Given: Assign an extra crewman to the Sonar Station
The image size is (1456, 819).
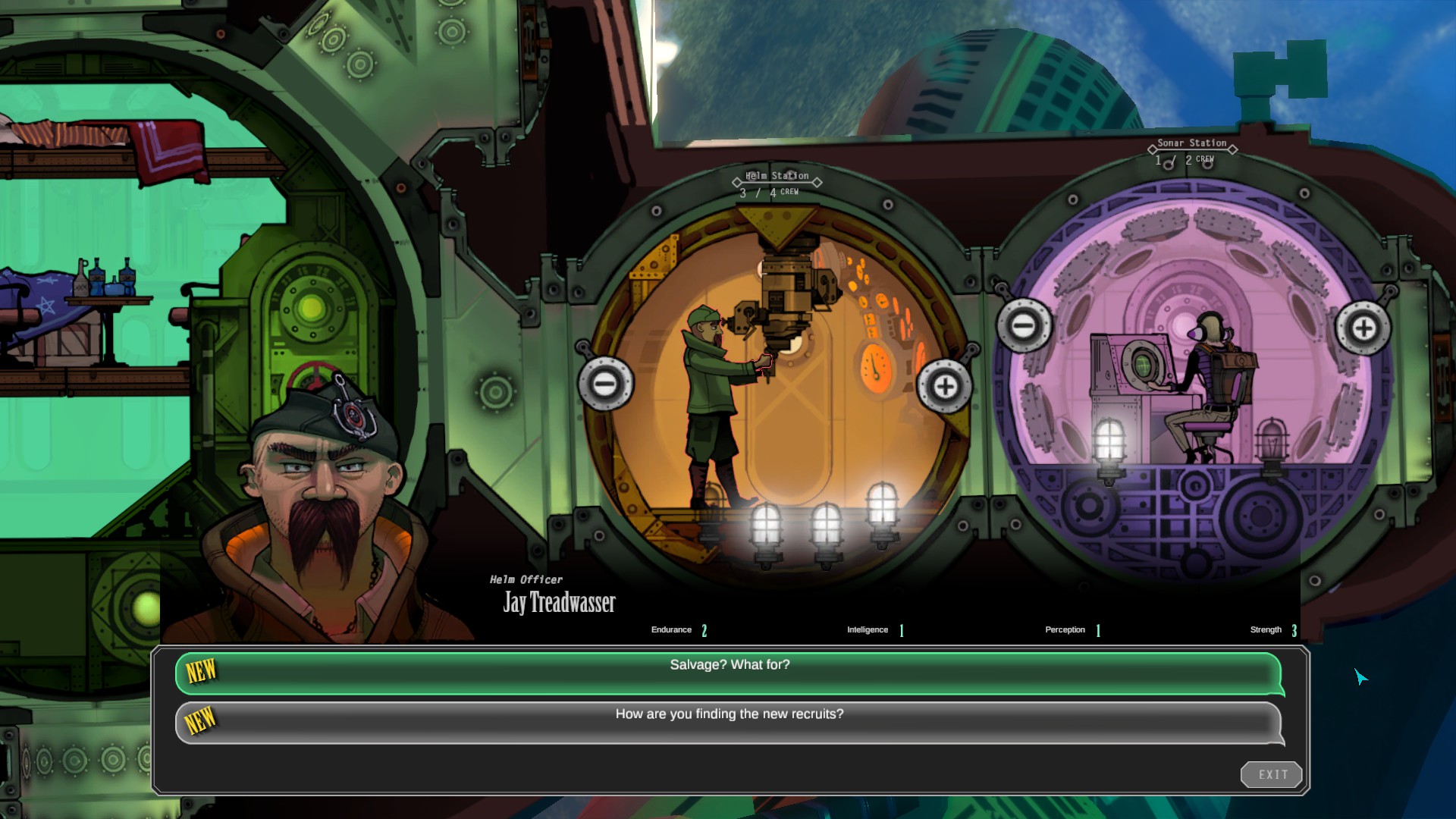Looking at the screenshot, I should tap(1365, 328).
